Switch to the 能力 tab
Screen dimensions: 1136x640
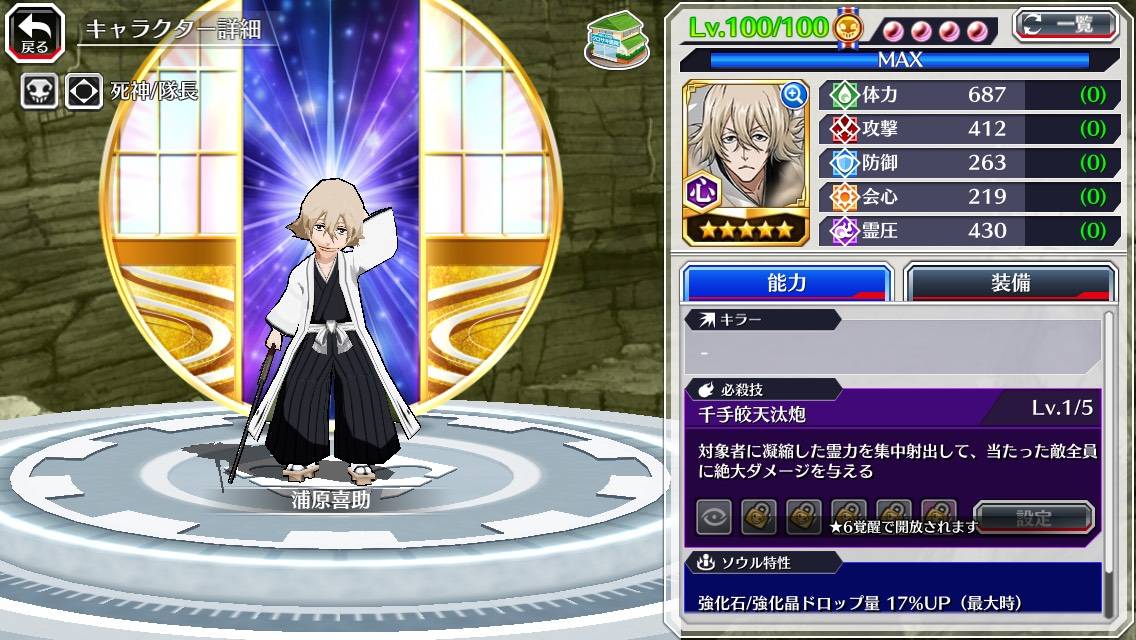point(786,282)
